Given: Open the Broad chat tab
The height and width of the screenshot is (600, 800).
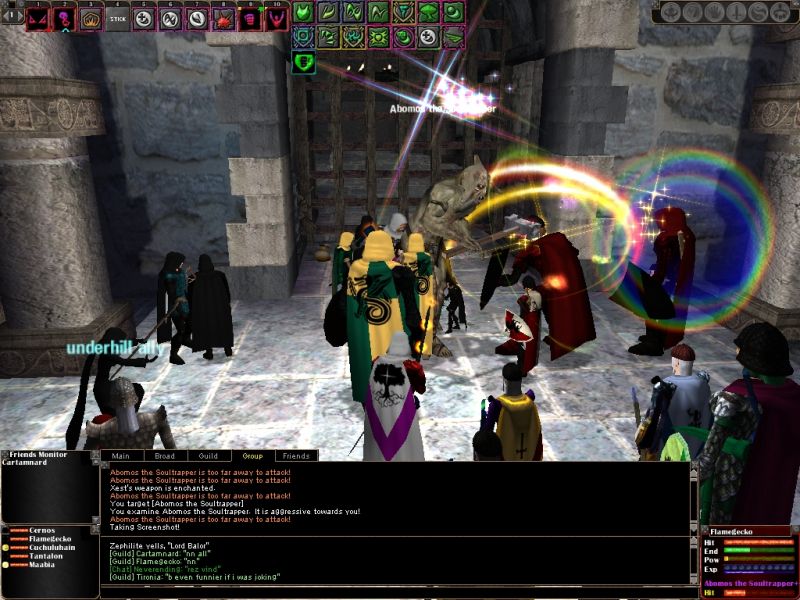Looking at the screenshot, I should [x=164, y=456].
